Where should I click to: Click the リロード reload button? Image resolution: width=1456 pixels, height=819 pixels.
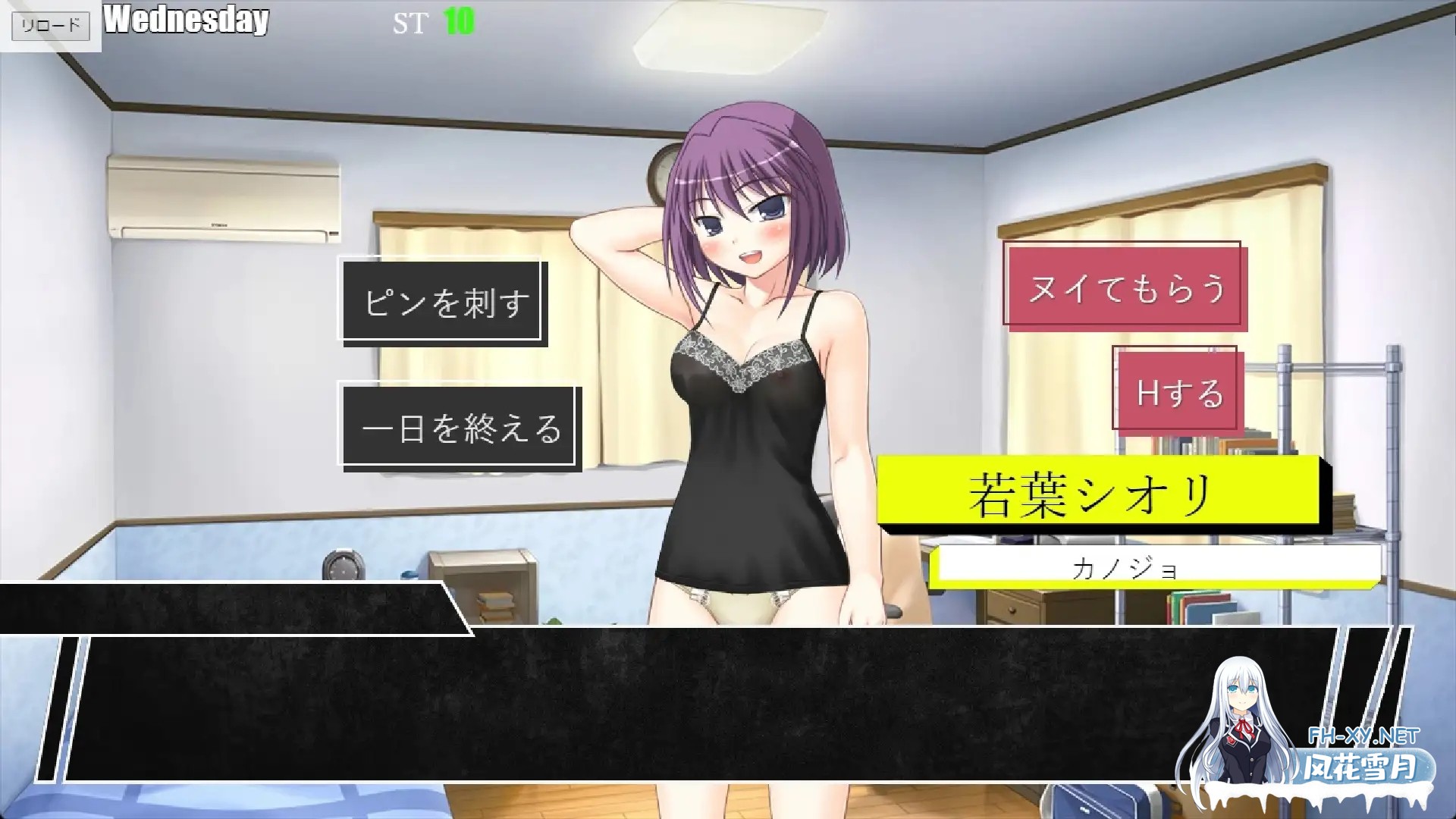(51, 24)
